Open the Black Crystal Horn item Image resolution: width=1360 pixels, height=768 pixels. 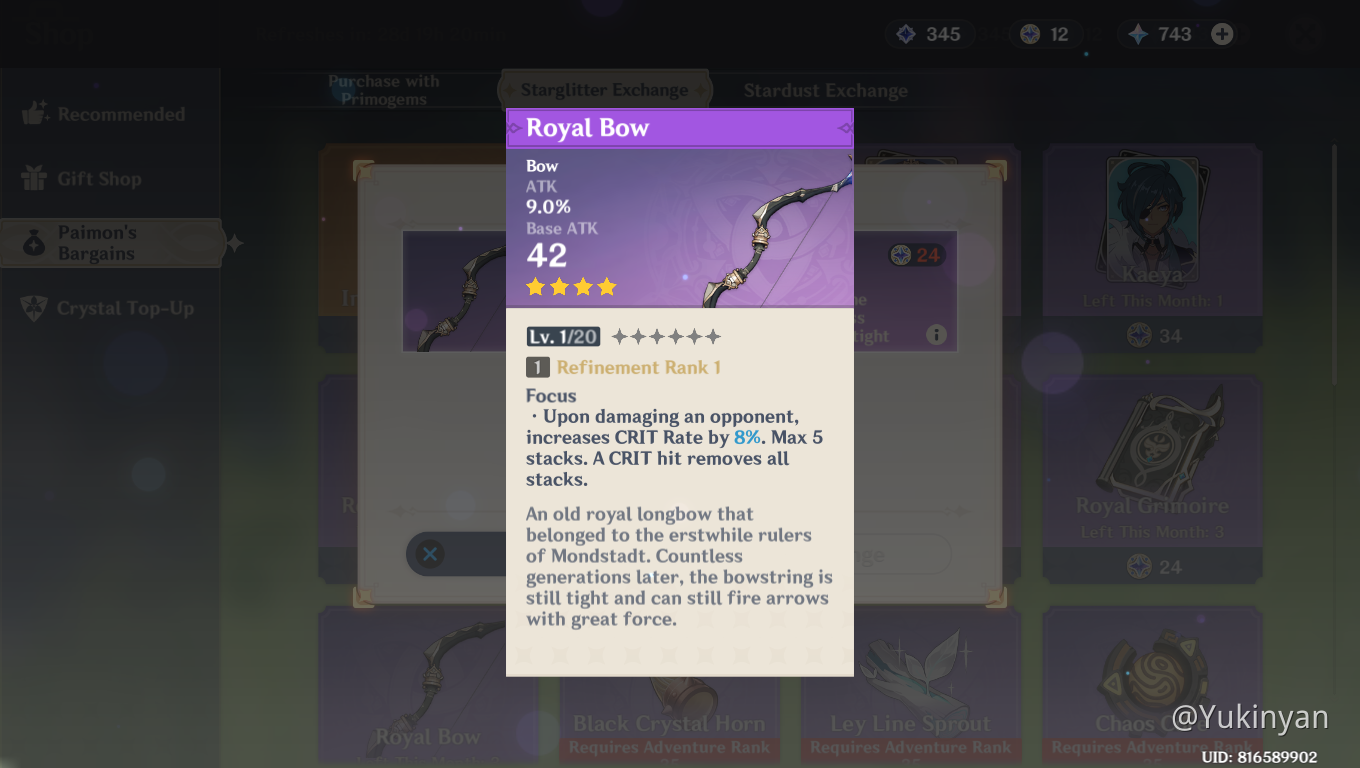(669, 690)
